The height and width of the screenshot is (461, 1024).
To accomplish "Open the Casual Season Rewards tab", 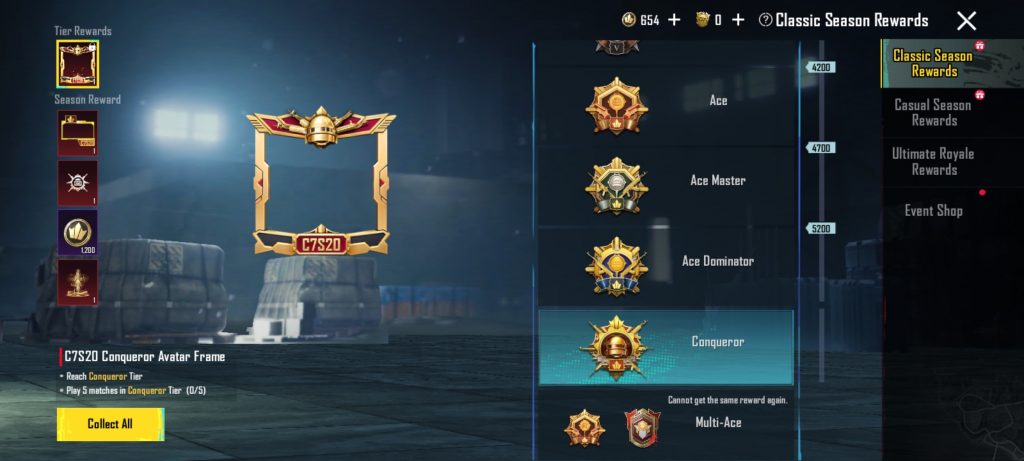I will pos(933,112).
